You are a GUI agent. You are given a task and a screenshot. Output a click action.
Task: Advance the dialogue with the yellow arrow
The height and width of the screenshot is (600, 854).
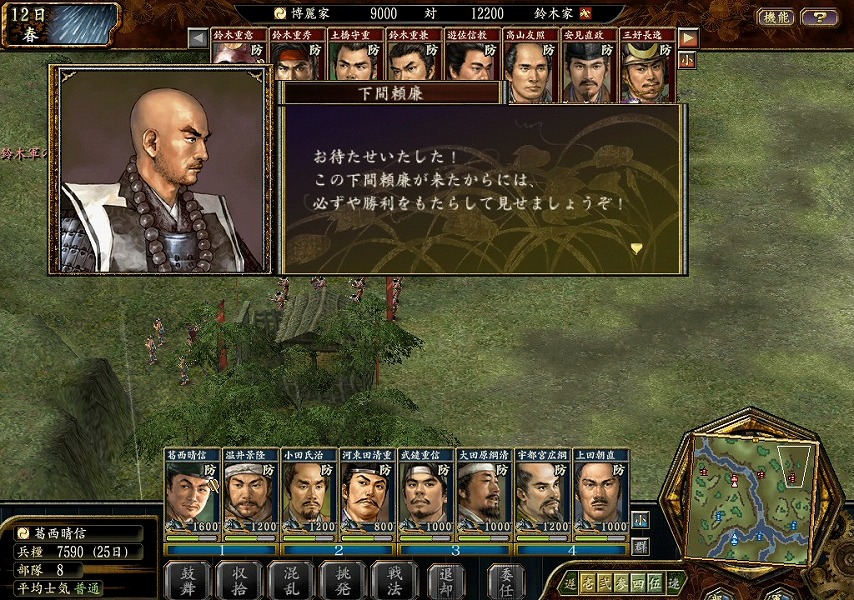click(636, 248)
